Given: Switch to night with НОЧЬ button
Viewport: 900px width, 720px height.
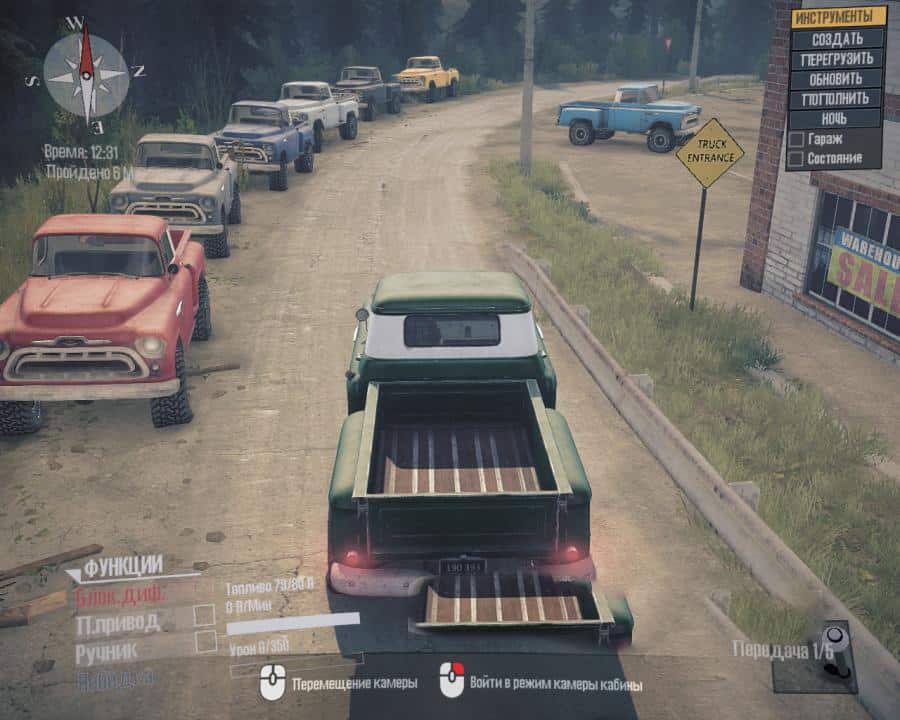Looking at the screenshot, I should (x=837, y=119).
